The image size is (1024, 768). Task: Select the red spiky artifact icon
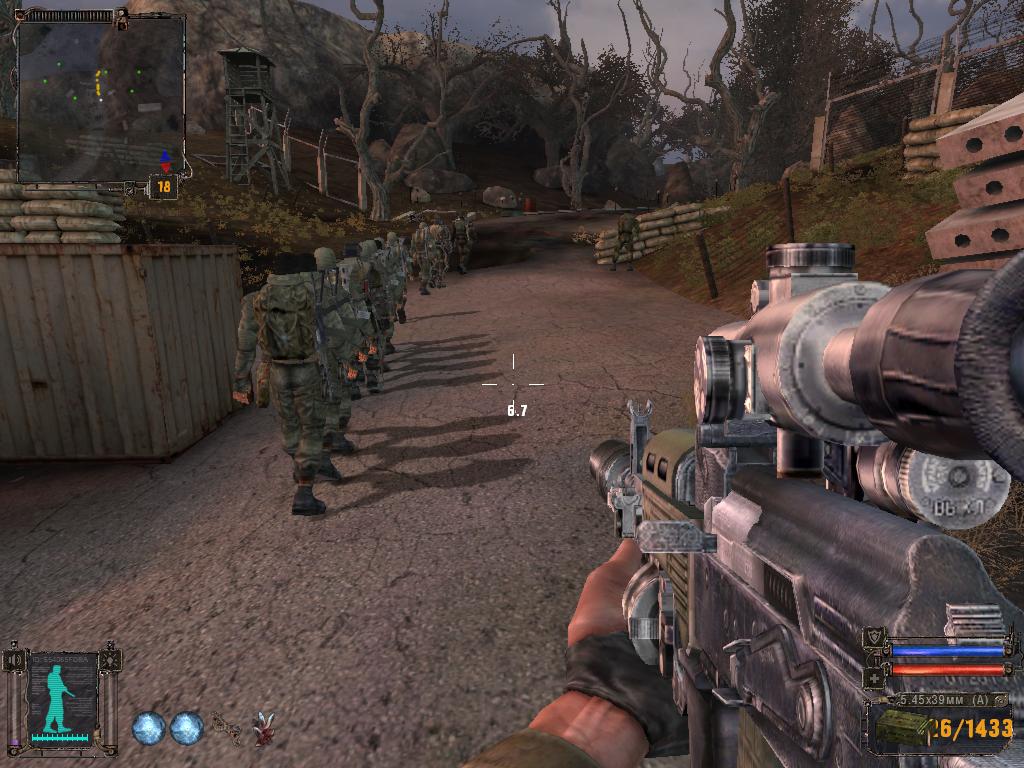[263, 729]
